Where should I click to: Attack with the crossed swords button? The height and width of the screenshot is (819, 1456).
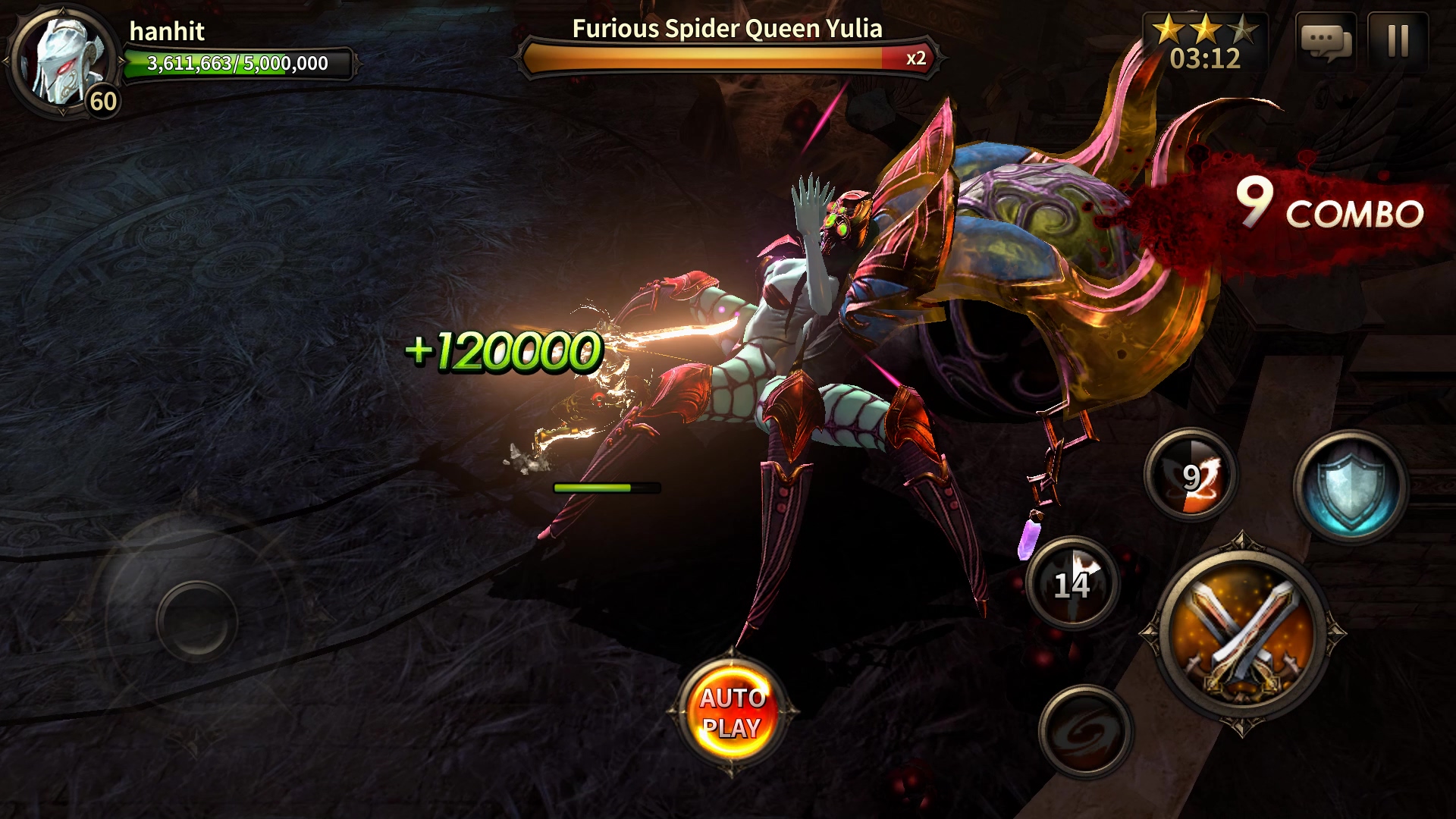(1241, 633)
